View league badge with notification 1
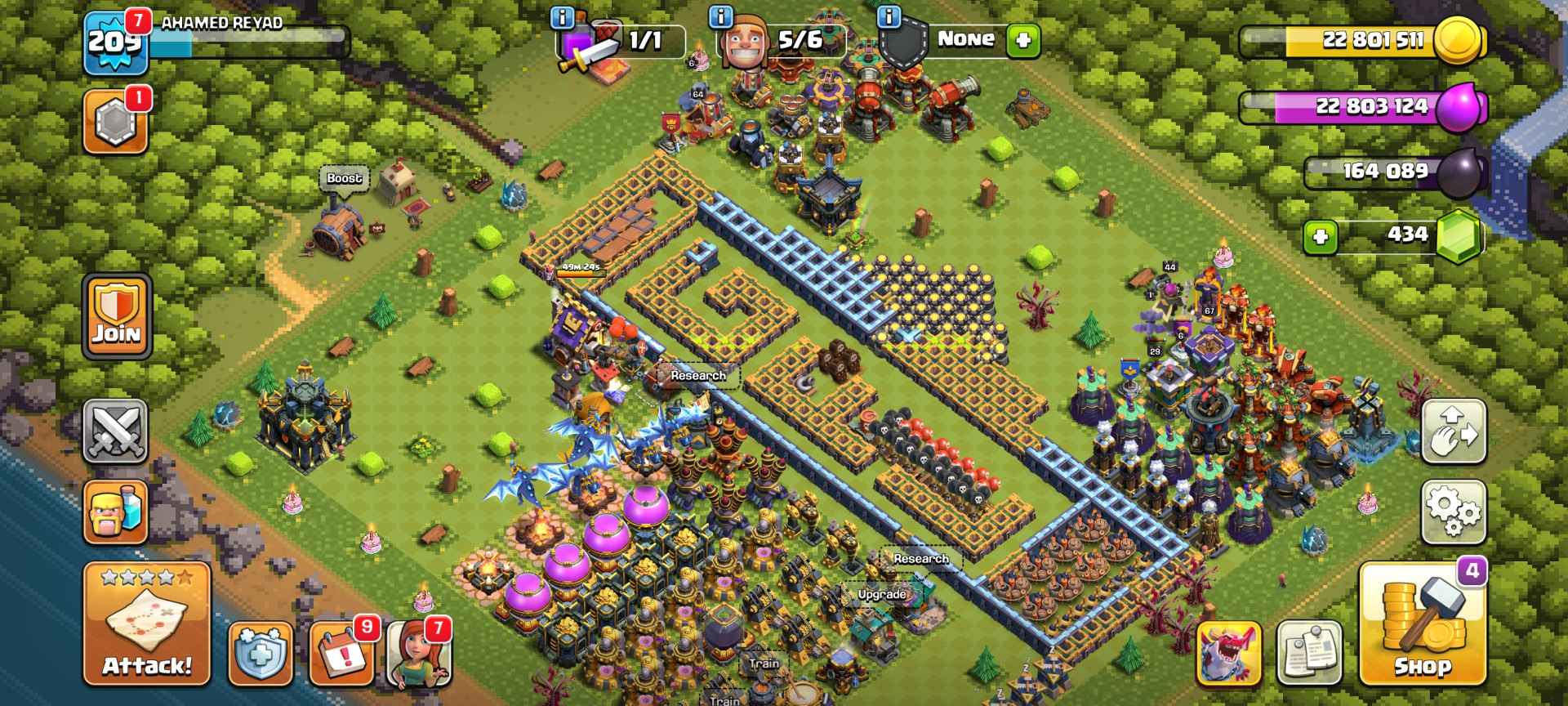Image resolution: width=1568 pixels, height=706 pixels. click(x=115, y=121)
